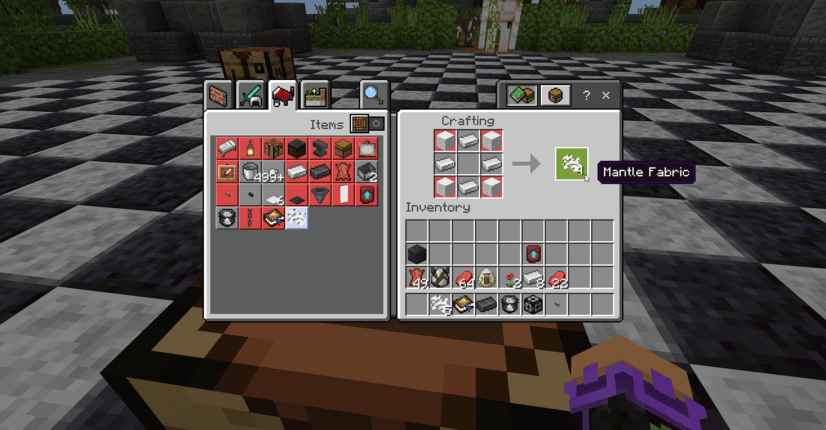The image size is (826, 430).
Task: Take the Mantle Fabric crafting output
Action: [571, 163]
